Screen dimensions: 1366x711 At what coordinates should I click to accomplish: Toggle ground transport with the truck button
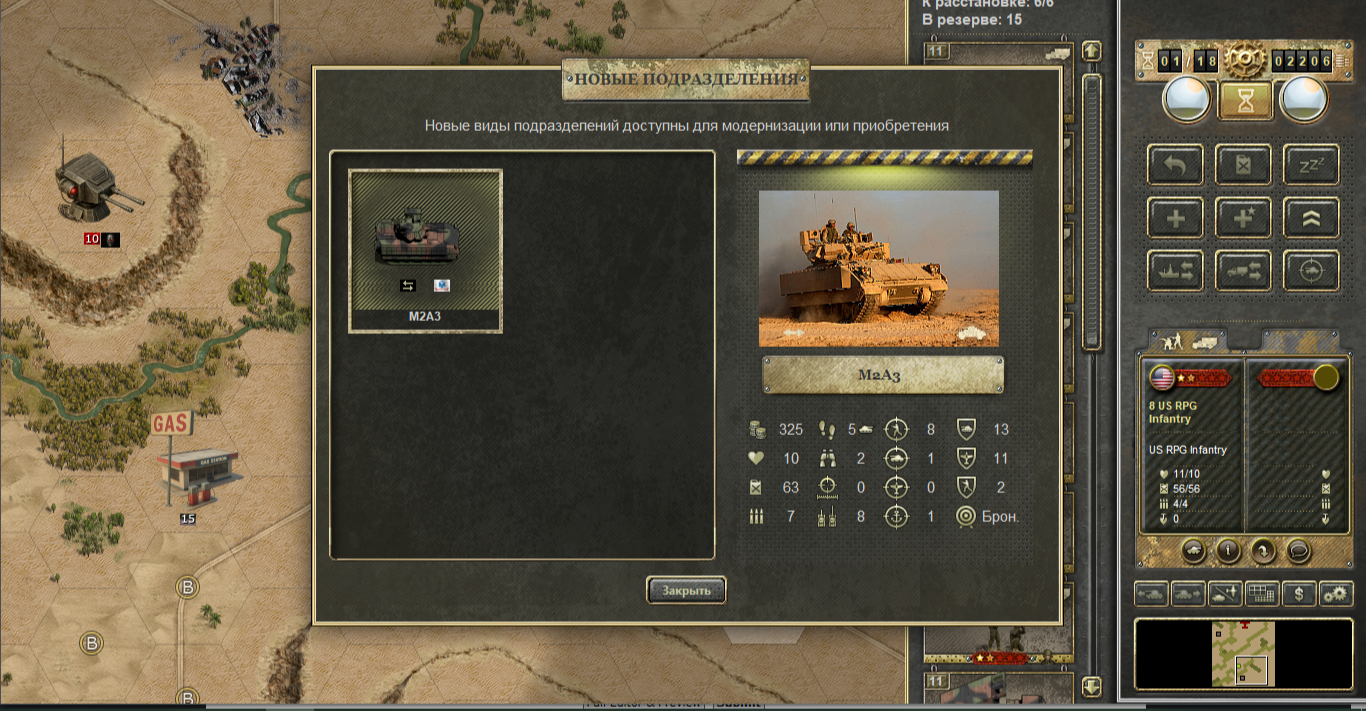(1243, 271)
